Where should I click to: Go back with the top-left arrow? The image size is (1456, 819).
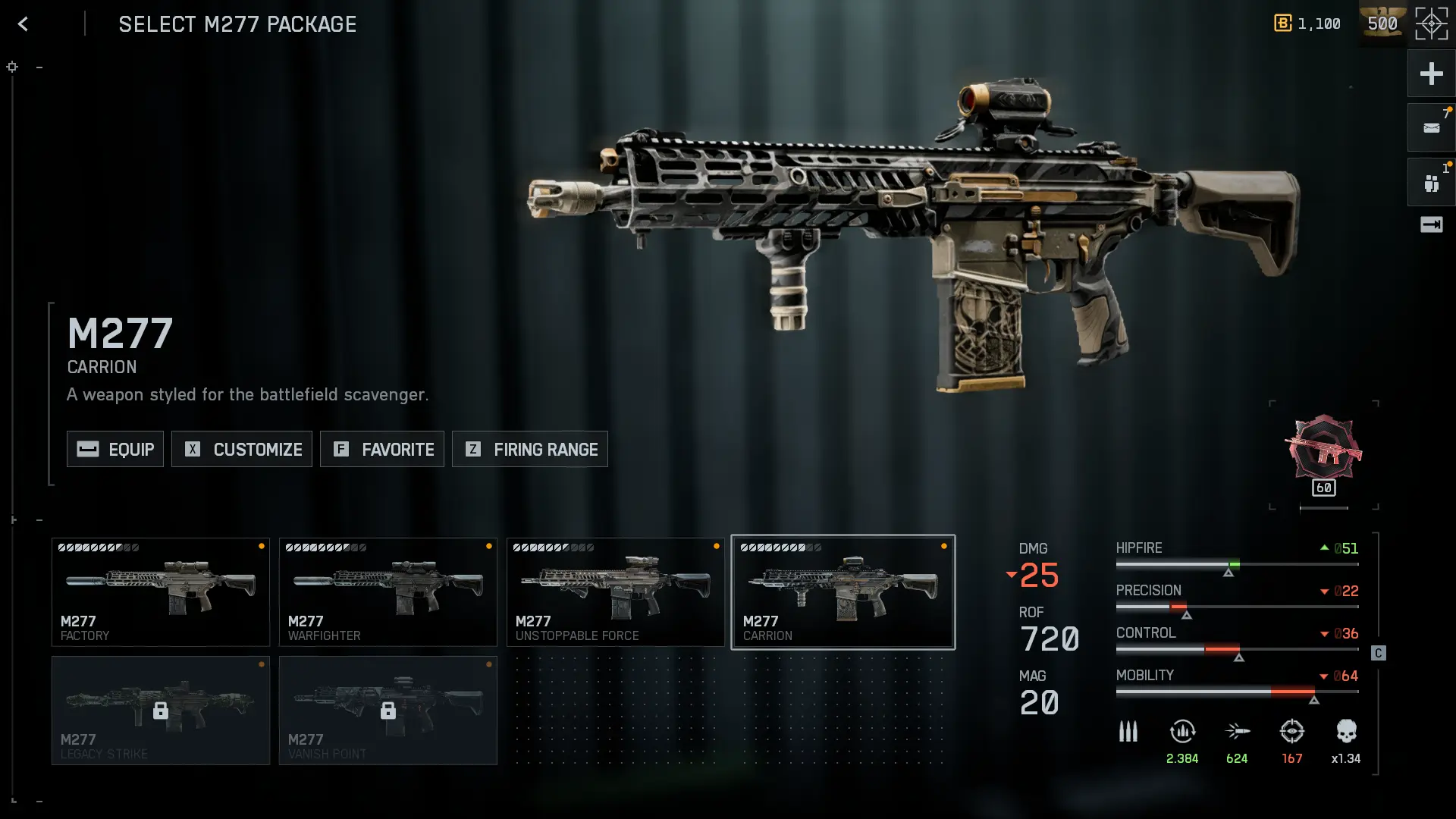click(23, 24)
